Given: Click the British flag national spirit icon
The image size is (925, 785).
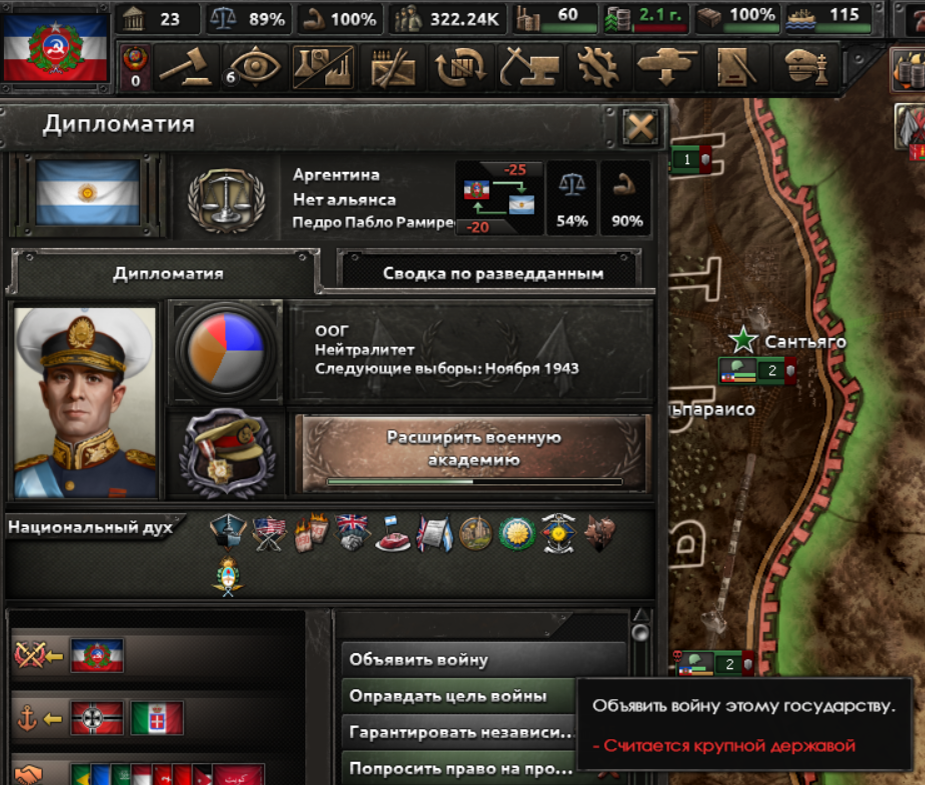Looking at the screenshot, I should pyautogui.click(x=352, y=531).
